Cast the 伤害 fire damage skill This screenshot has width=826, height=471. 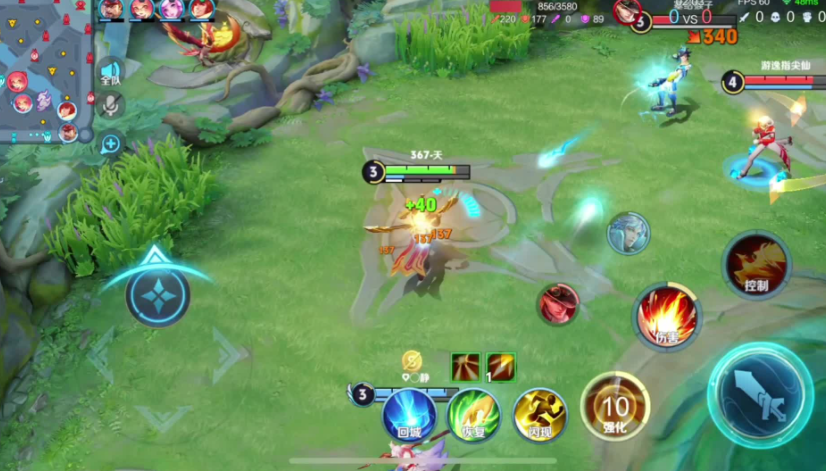[666, 315]
